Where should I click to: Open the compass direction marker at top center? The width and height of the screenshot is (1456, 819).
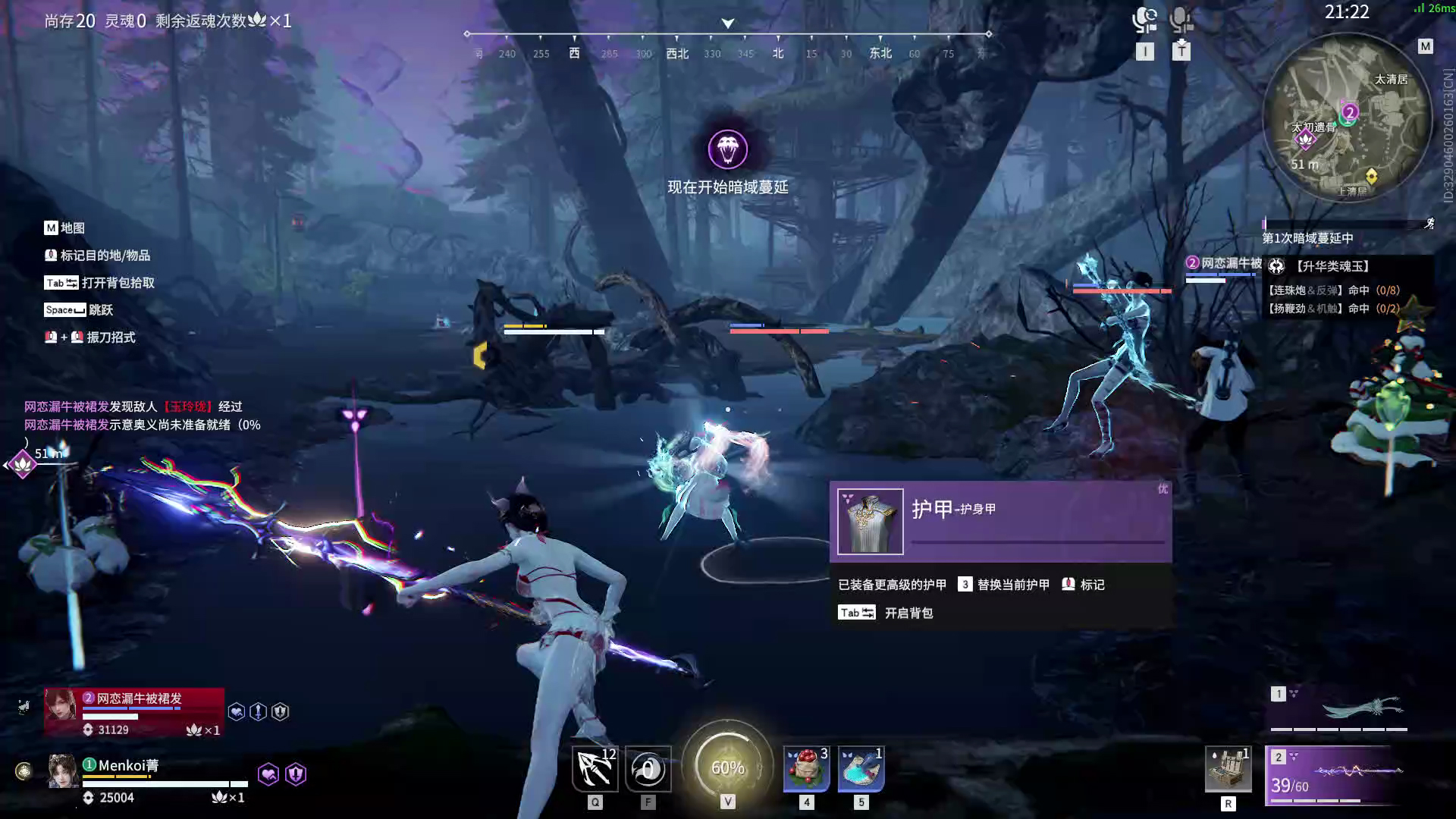(x=726, y=23)
